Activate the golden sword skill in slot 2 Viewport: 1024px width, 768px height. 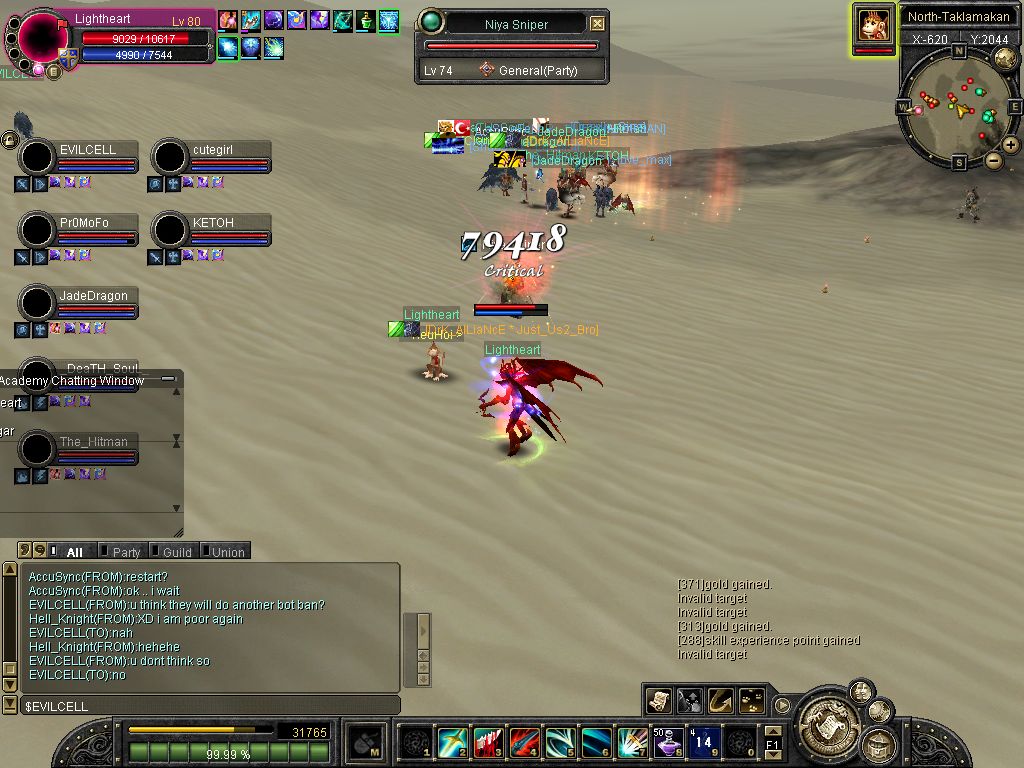452,742
